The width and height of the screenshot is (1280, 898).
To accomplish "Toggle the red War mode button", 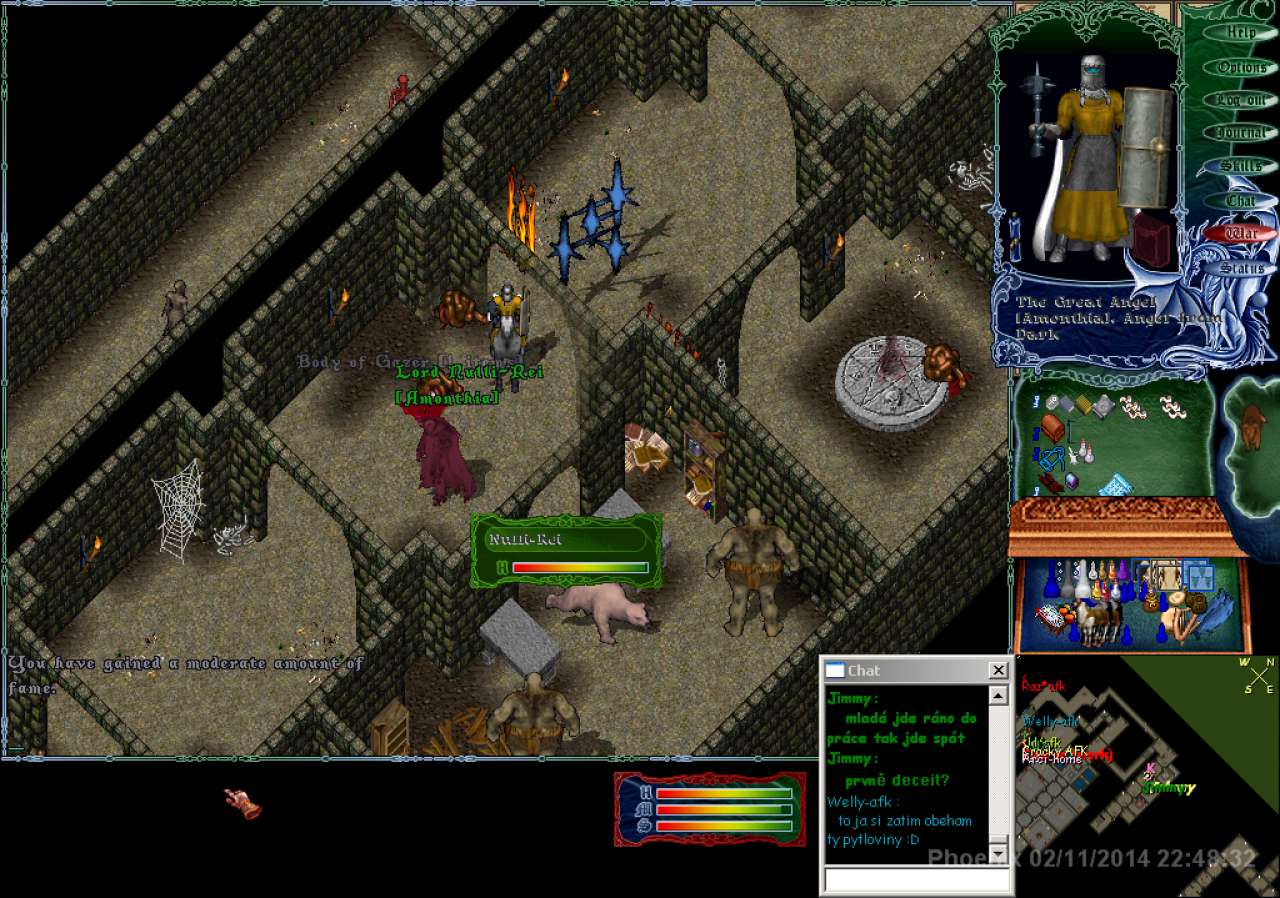I will click(x=1240, y=234).
